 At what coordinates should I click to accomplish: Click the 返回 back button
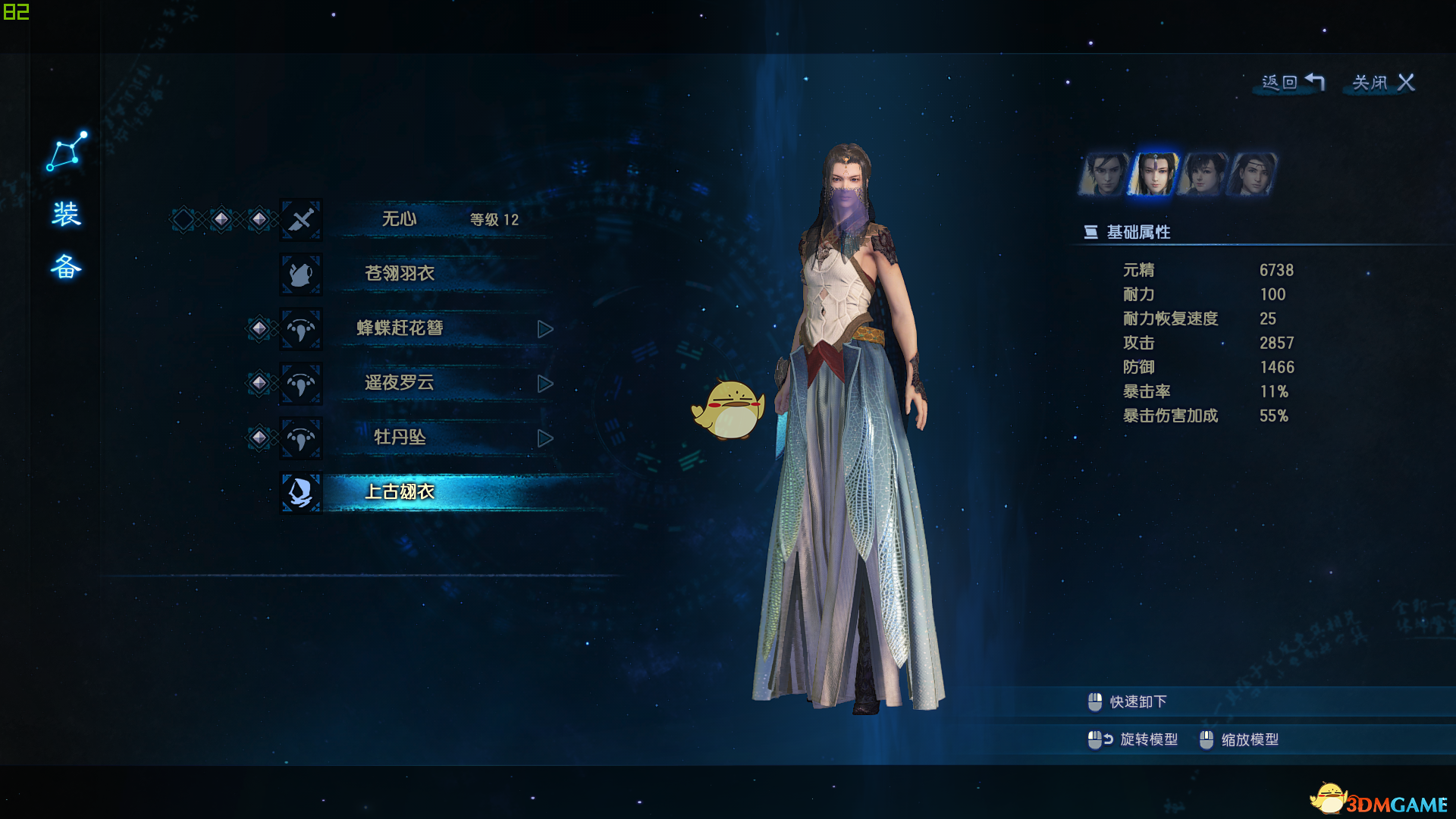coord(1292,82)
